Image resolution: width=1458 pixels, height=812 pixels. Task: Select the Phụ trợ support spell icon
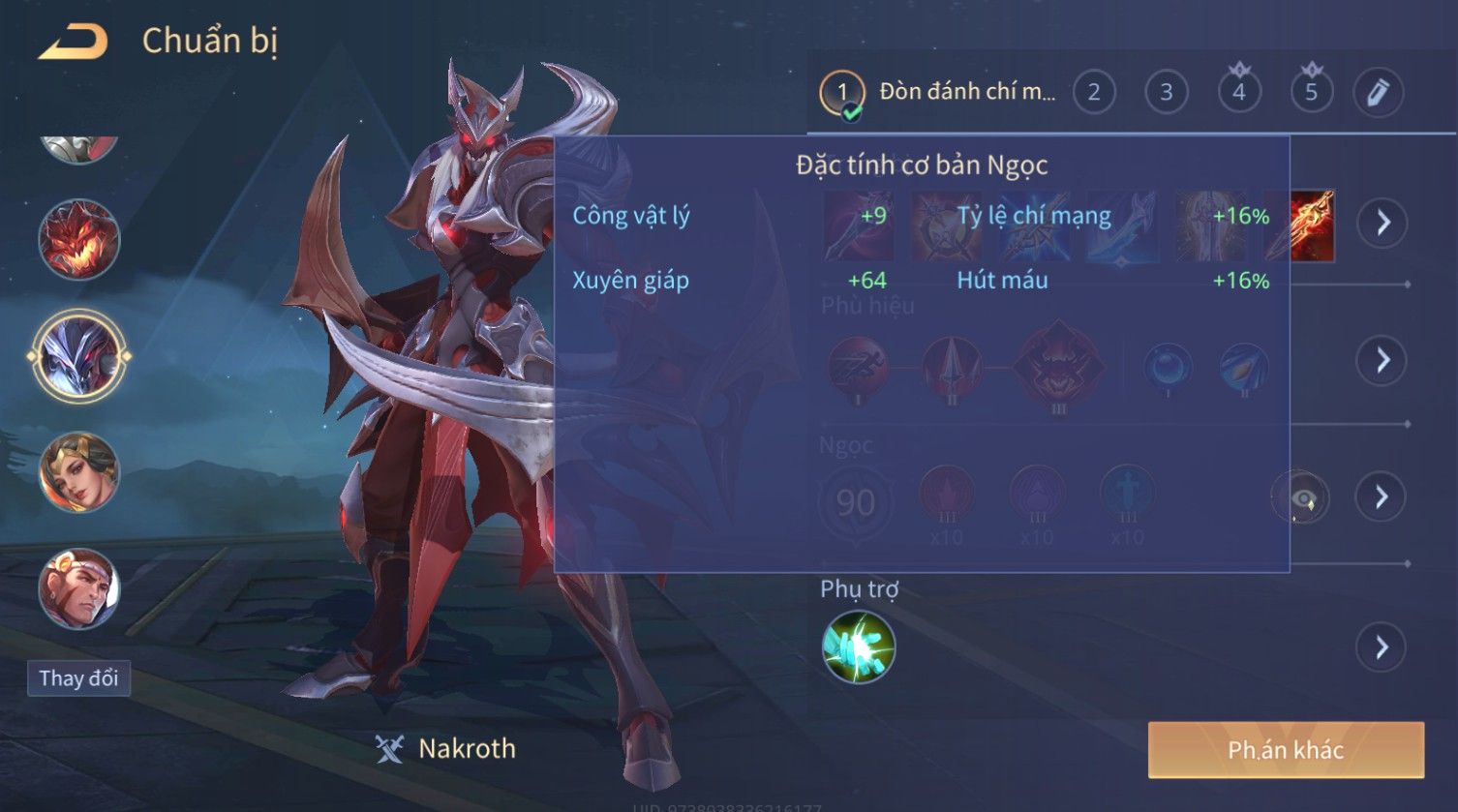[858, 647]
